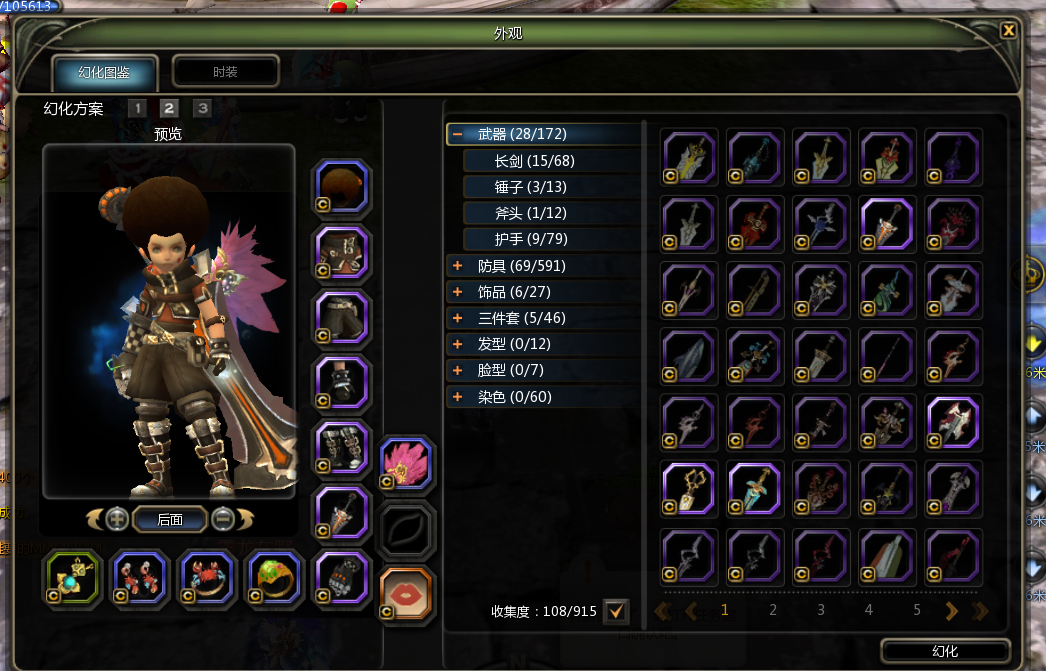Screen dimensions: 1046x671
Task: Select the red lips face slot
Action: click(x=406, y=592)
